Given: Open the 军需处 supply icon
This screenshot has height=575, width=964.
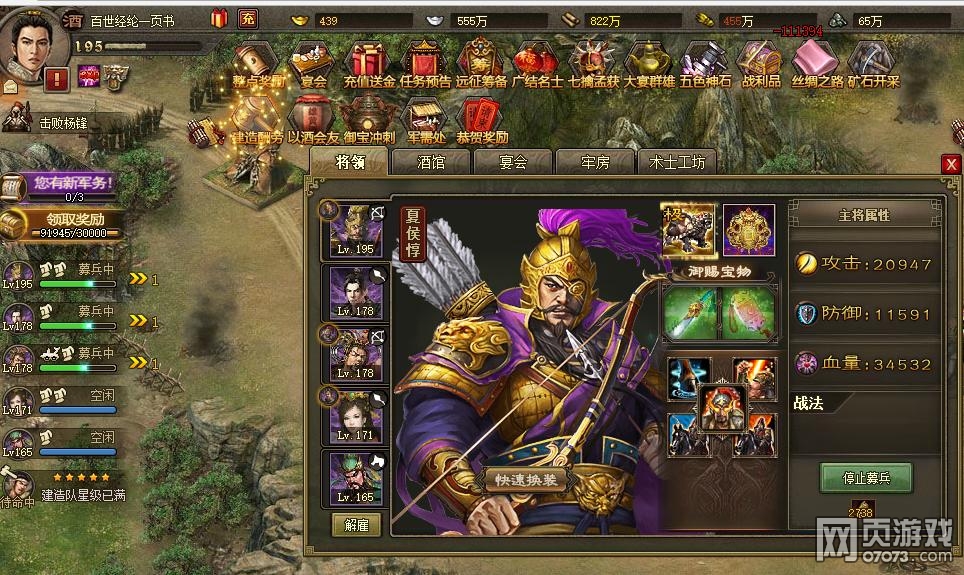Looking at the screenshot, I should point(427,118).
